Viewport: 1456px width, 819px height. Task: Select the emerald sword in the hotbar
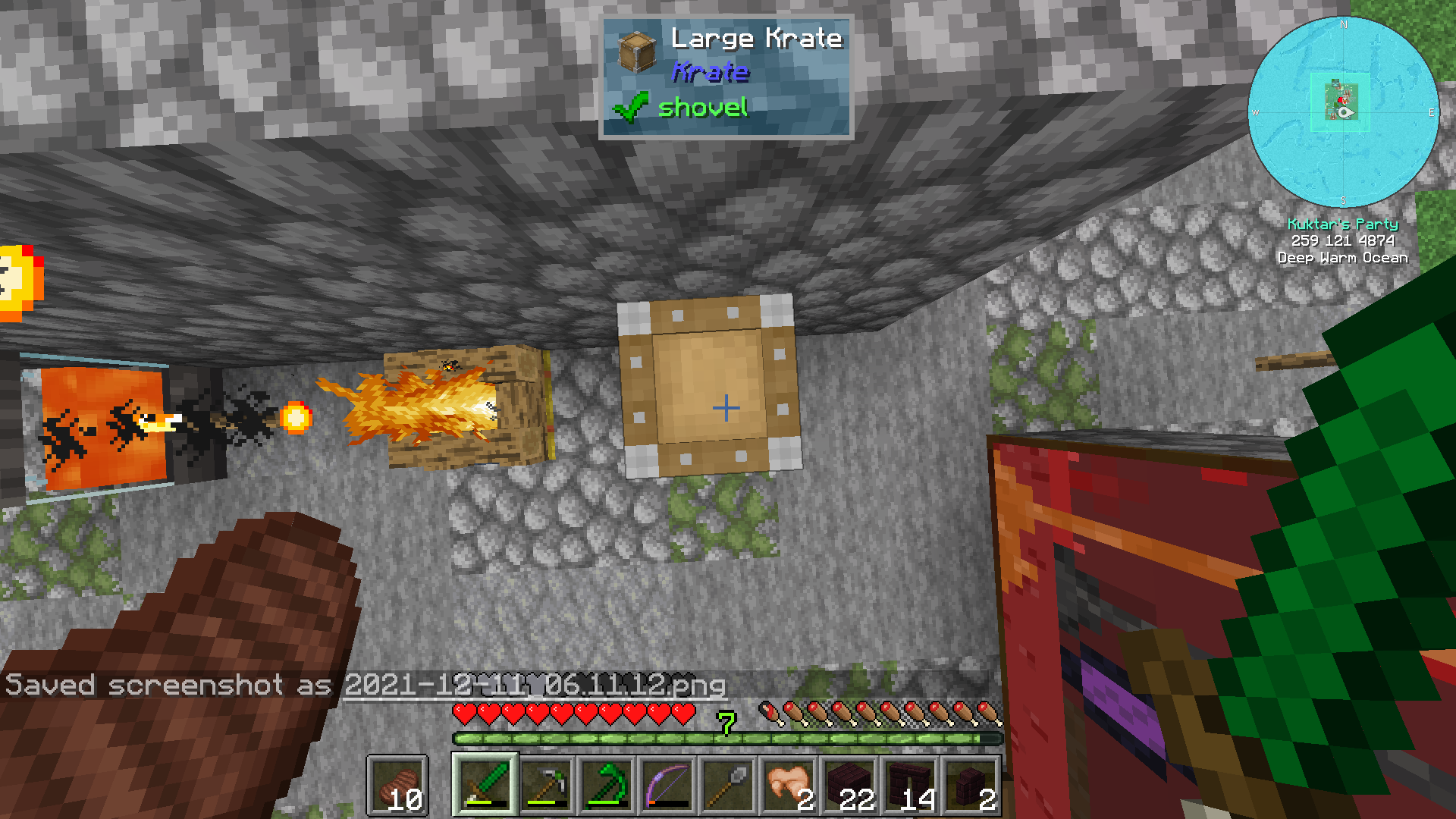tap(485, 783)
